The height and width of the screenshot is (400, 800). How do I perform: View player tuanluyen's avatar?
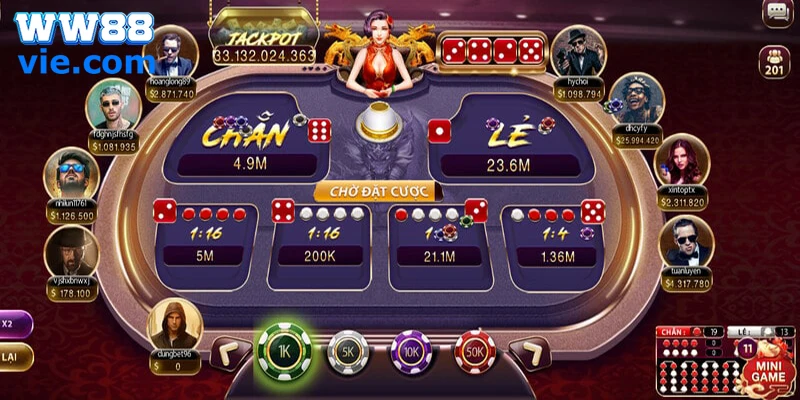coord(686,244)
